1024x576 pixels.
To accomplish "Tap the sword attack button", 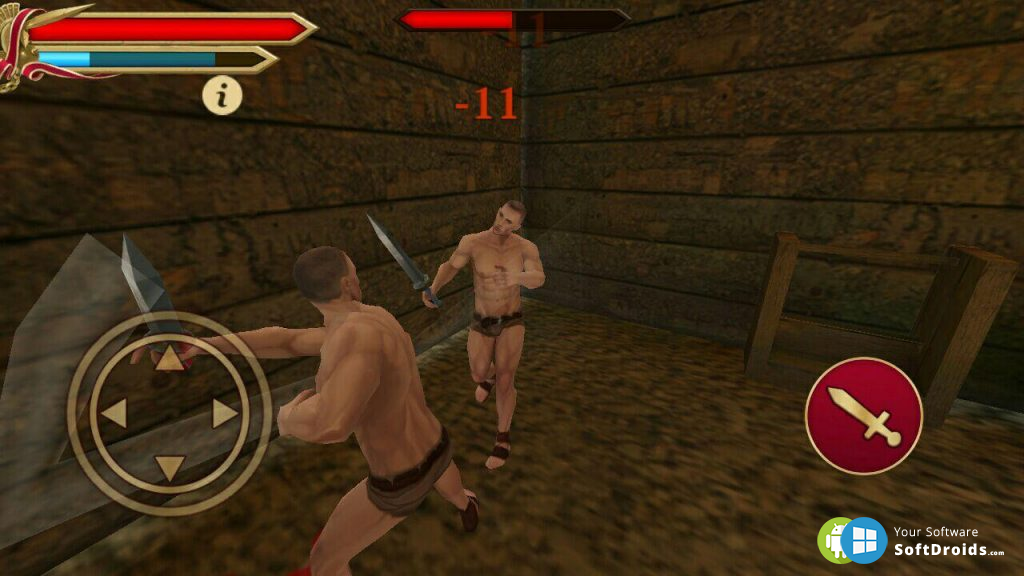I will [x=863, y=415].
